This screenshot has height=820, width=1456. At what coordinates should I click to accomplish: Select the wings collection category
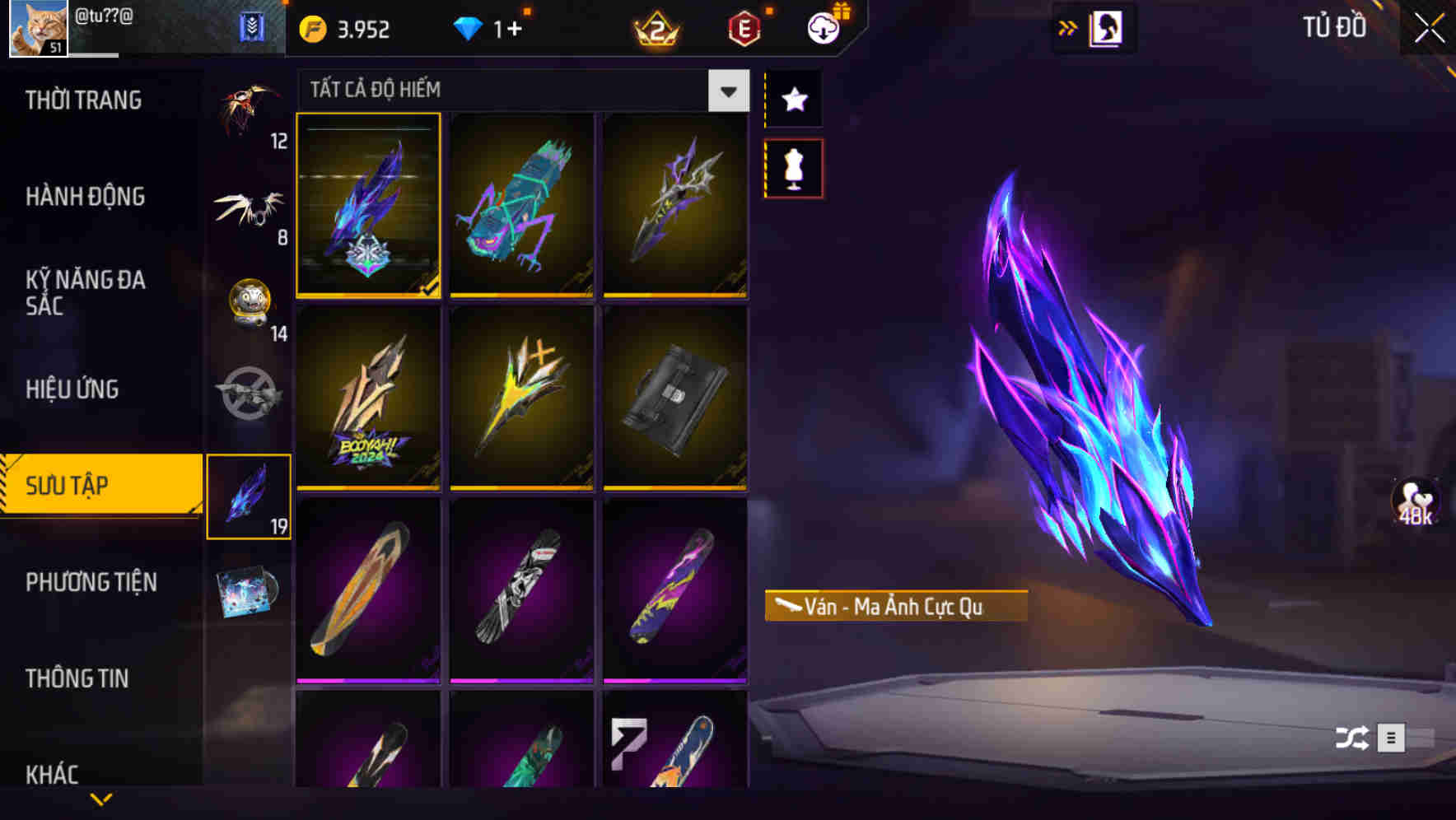pyautogui.click(x=249, y=208)
